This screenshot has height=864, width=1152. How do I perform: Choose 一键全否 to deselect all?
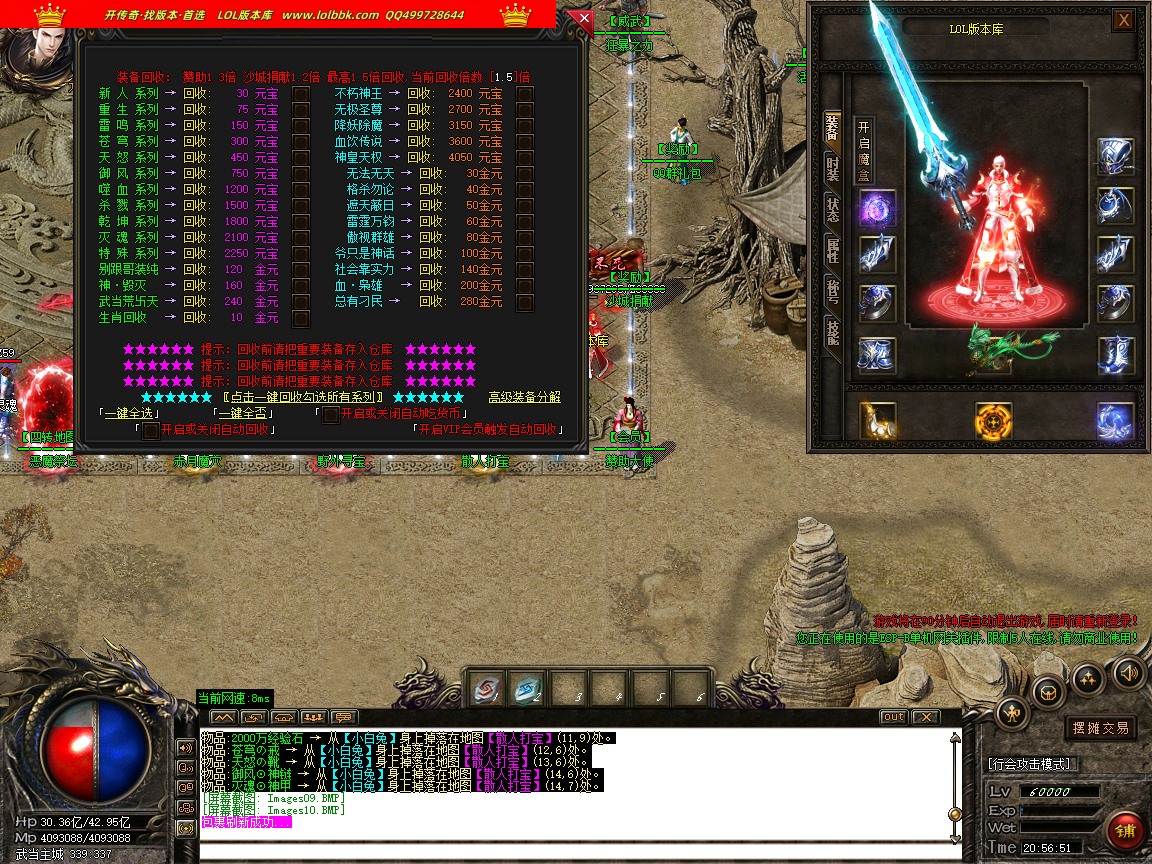coord(244,413)
